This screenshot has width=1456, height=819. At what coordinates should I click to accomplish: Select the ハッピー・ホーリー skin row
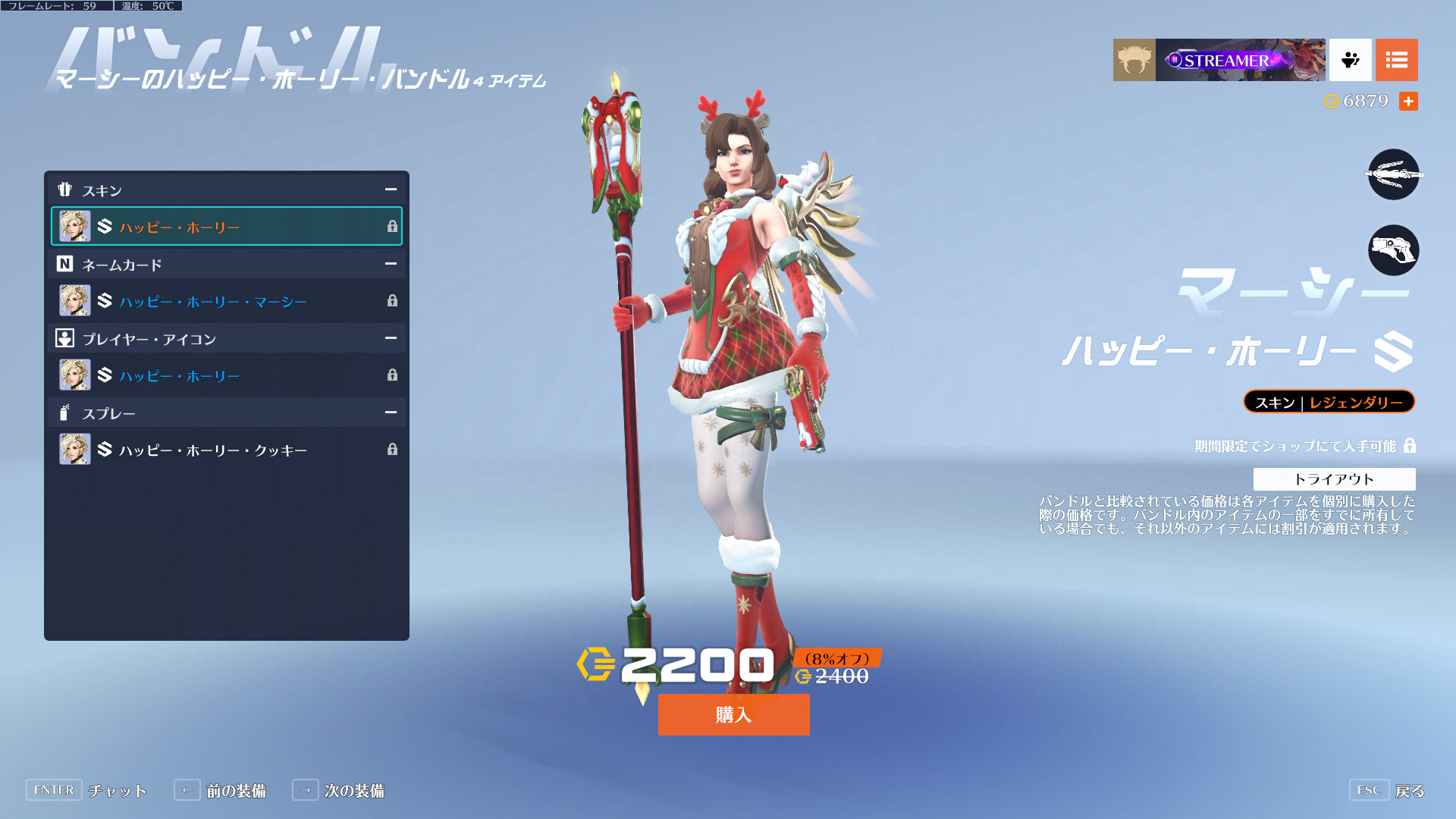[226, 227]
